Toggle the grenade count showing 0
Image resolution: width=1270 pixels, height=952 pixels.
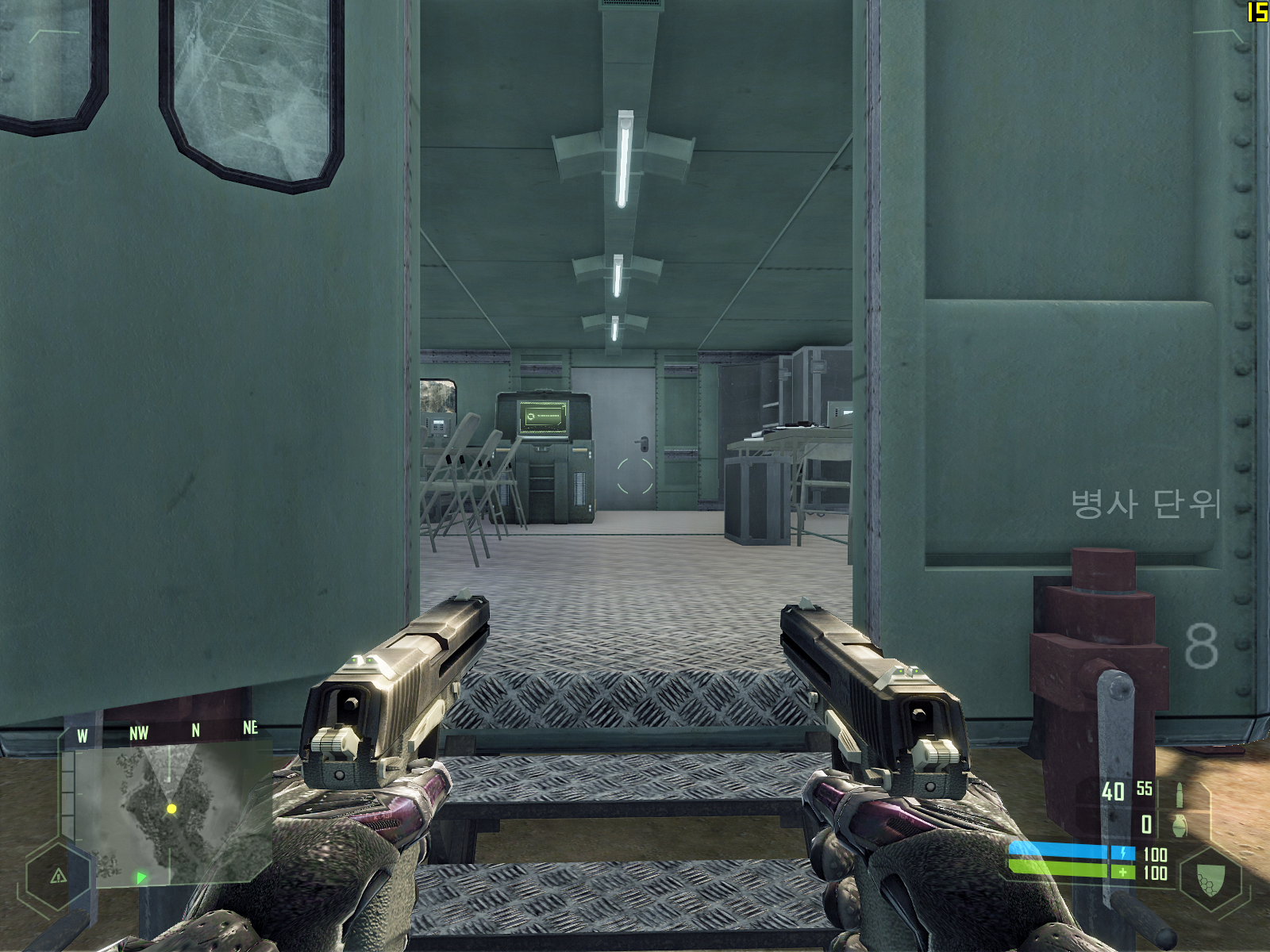1146,825
